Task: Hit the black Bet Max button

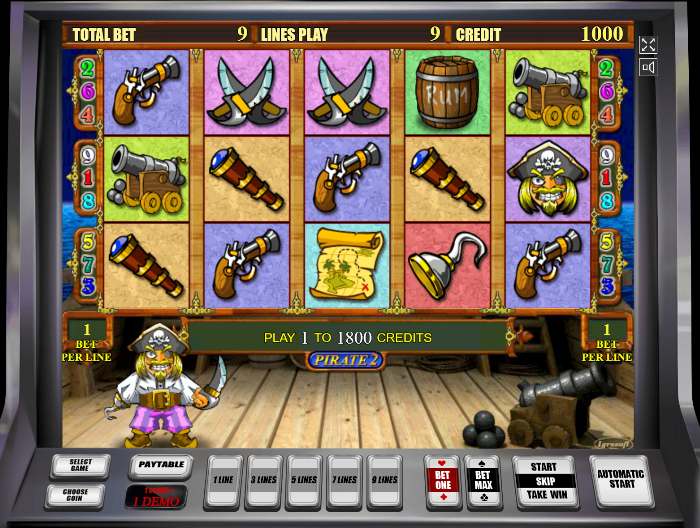Action: [483, 480]
